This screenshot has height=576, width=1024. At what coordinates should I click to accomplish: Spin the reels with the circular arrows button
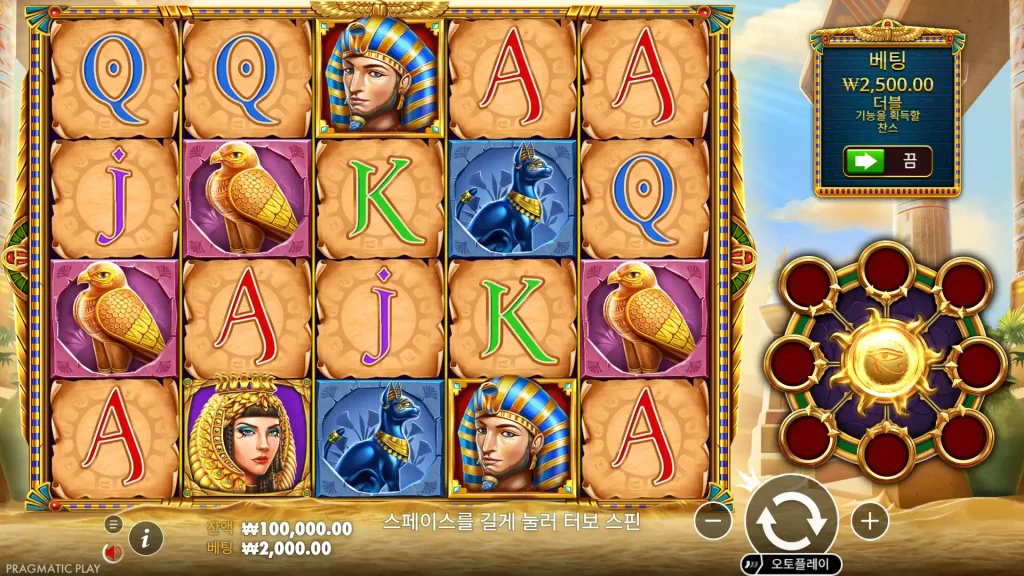pyautogui.click(x=791, y=520)
